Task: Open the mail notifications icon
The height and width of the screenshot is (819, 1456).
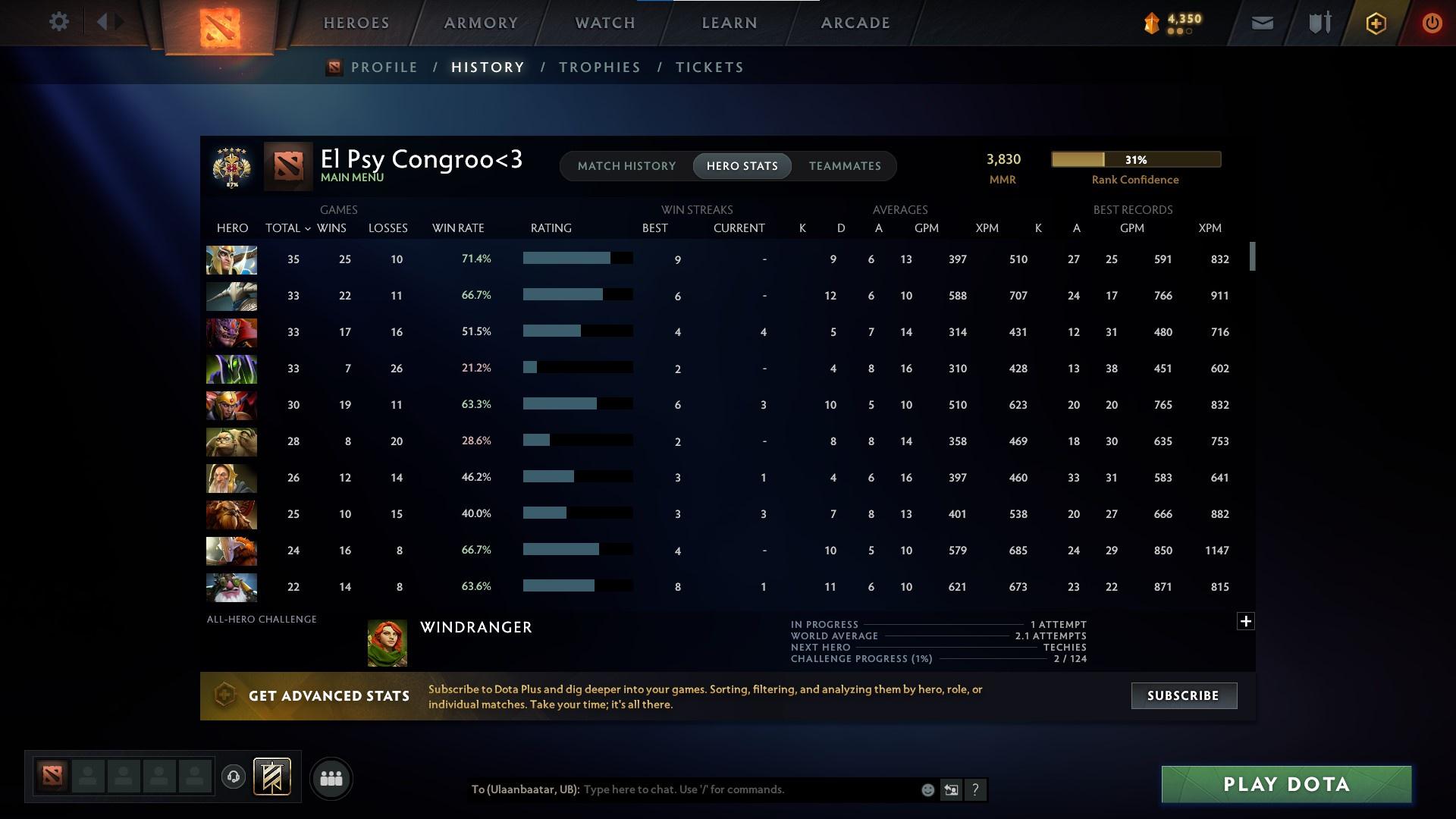Action: pyautogui.click(x=1261, y=23)
